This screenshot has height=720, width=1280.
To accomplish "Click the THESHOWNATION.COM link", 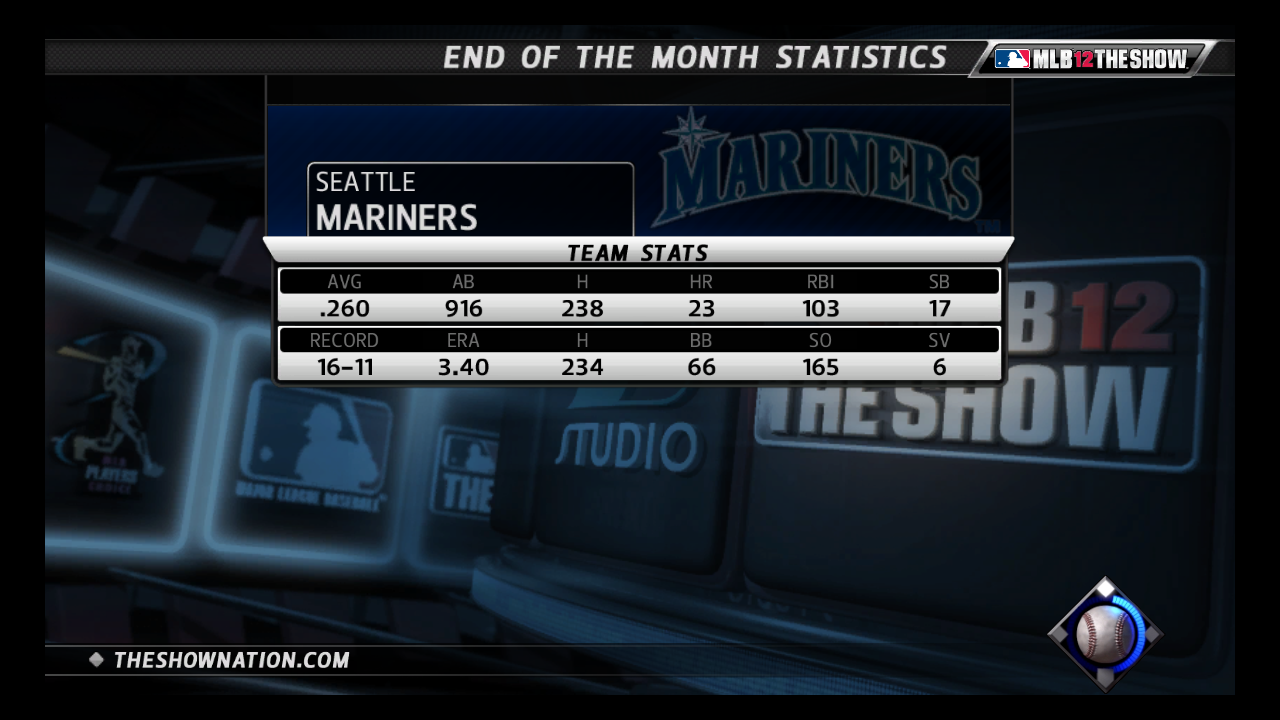I will point(231,660).
